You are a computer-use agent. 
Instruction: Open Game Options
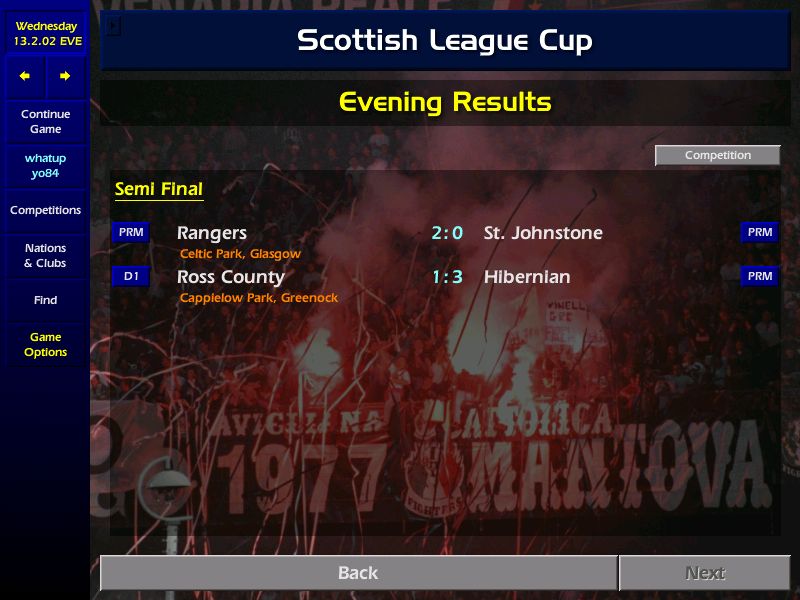[x=45, y=345]
